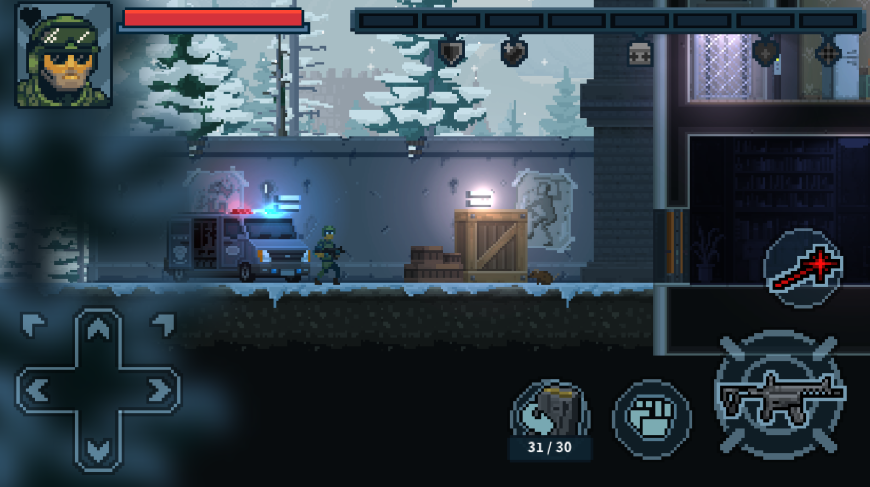This screenshot has width=870, height=487.
Task: Click the soldier portrait
Action: point(63,56)
